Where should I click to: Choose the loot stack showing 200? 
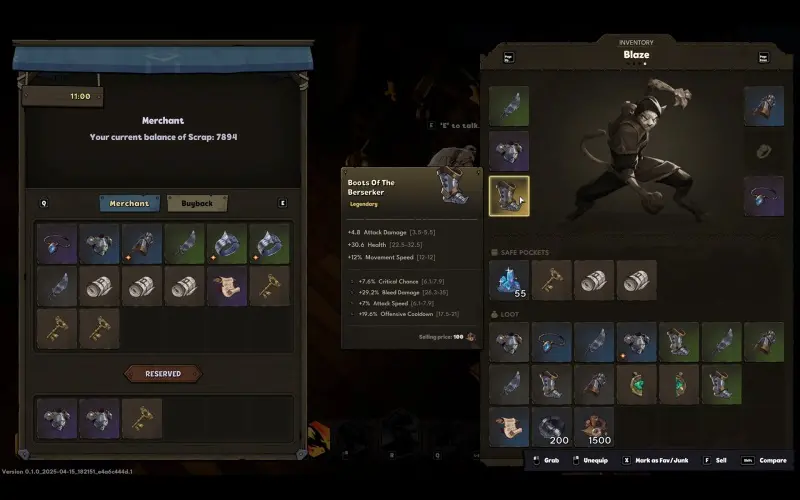tap(552, 426)
